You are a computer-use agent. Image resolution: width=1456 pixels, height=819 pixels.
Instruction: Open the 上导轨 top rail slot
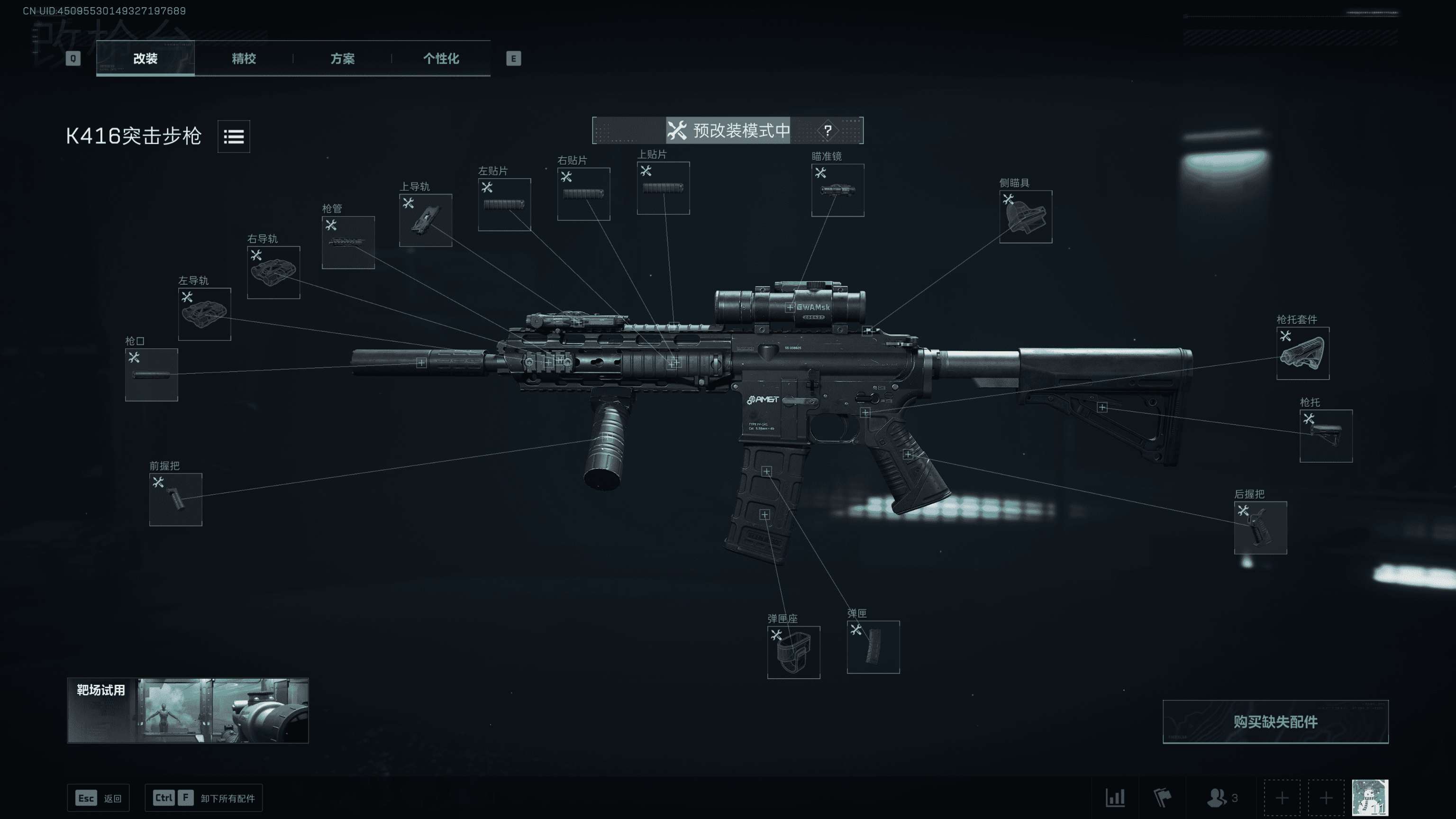click(x=426, y=220)
